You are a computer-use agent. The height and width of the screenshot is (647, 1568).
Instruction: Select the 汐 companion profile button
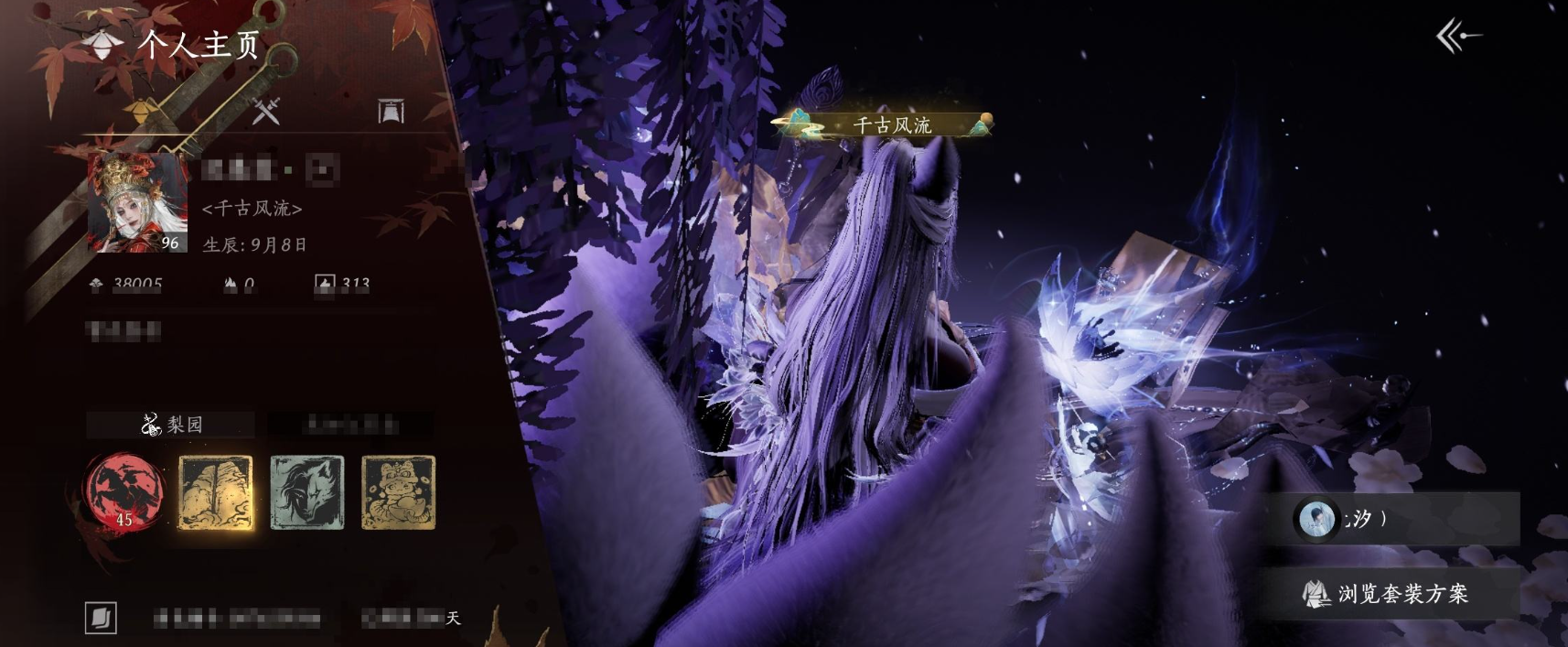[1404, 519]
